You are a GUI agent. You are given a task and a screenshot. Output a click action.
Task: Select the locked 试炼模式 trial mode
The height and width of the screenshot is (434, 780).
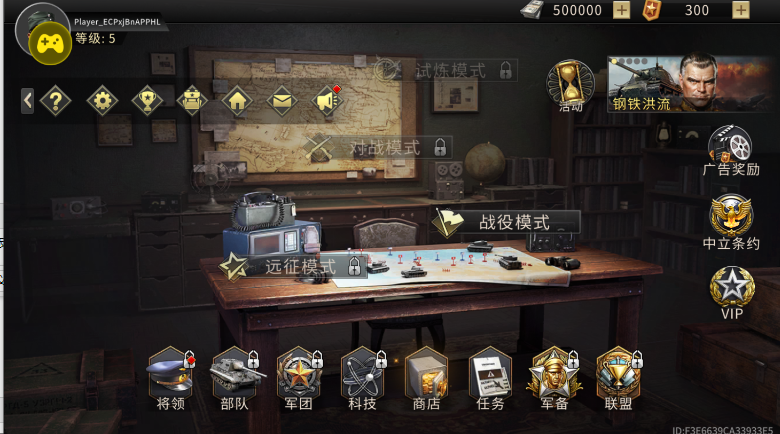tap(446, 70)
